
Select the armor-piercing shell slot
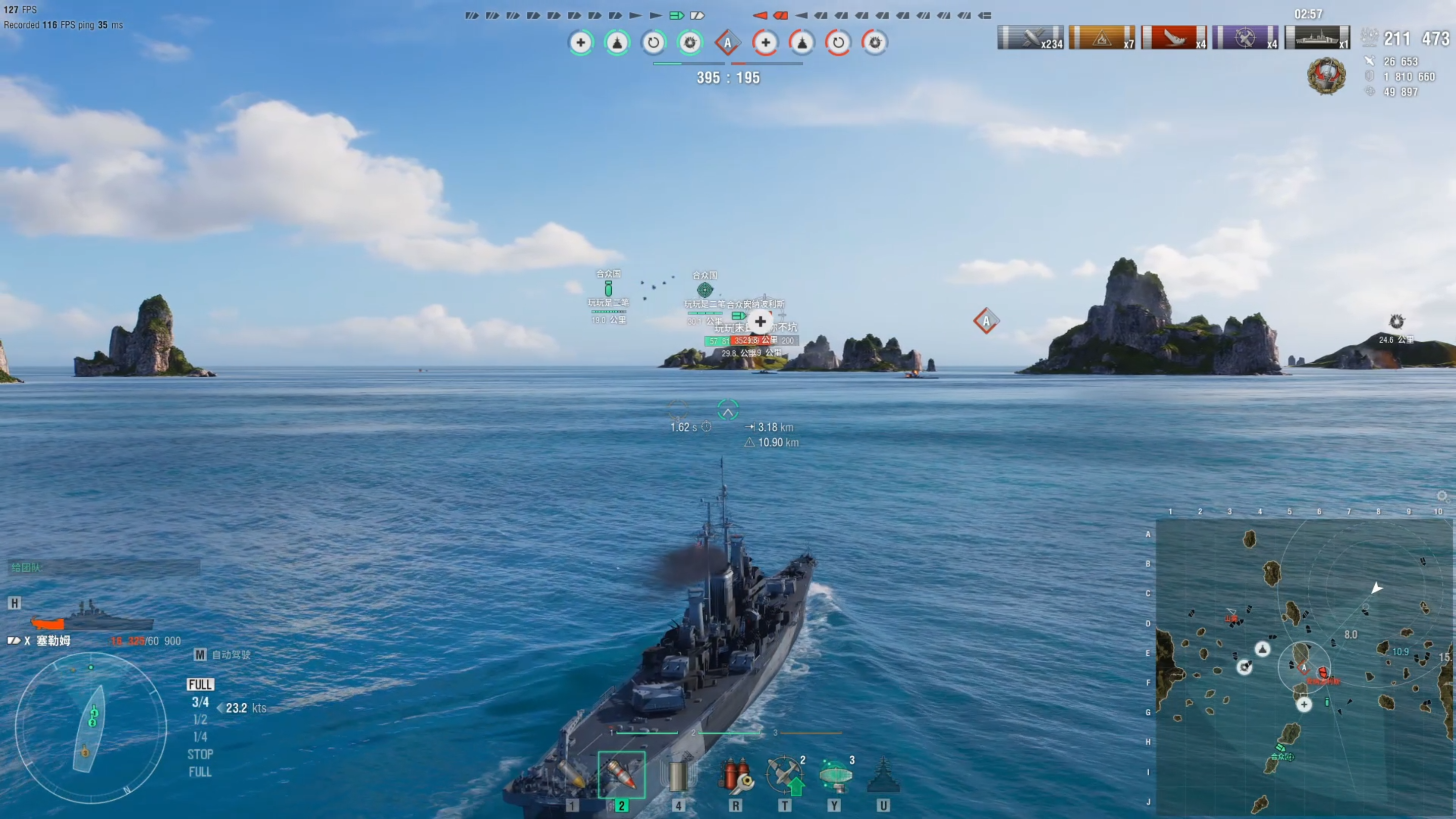tap(572, 777)
